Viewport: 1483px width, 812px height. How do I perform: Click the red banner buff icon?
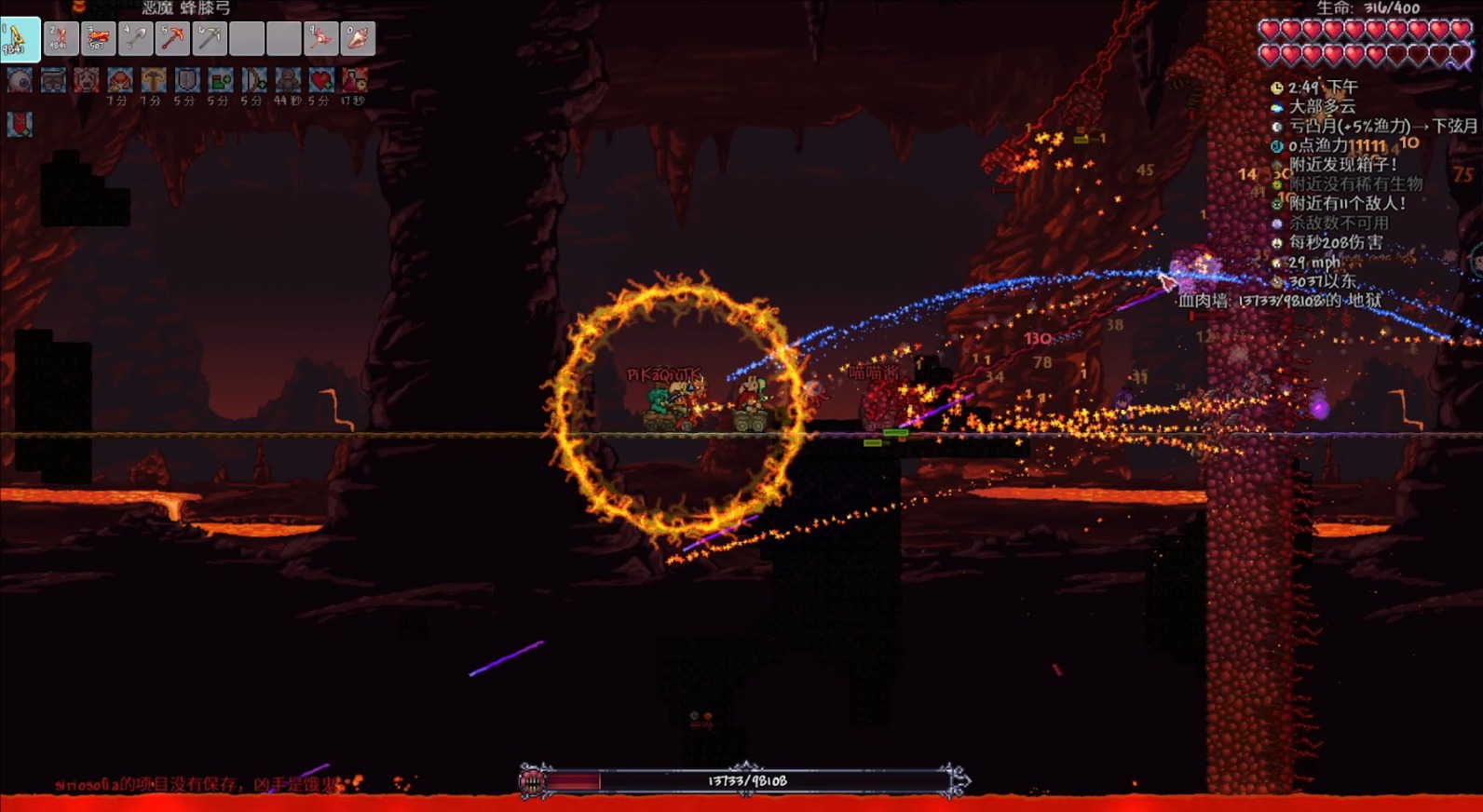(x=20, y=124)
